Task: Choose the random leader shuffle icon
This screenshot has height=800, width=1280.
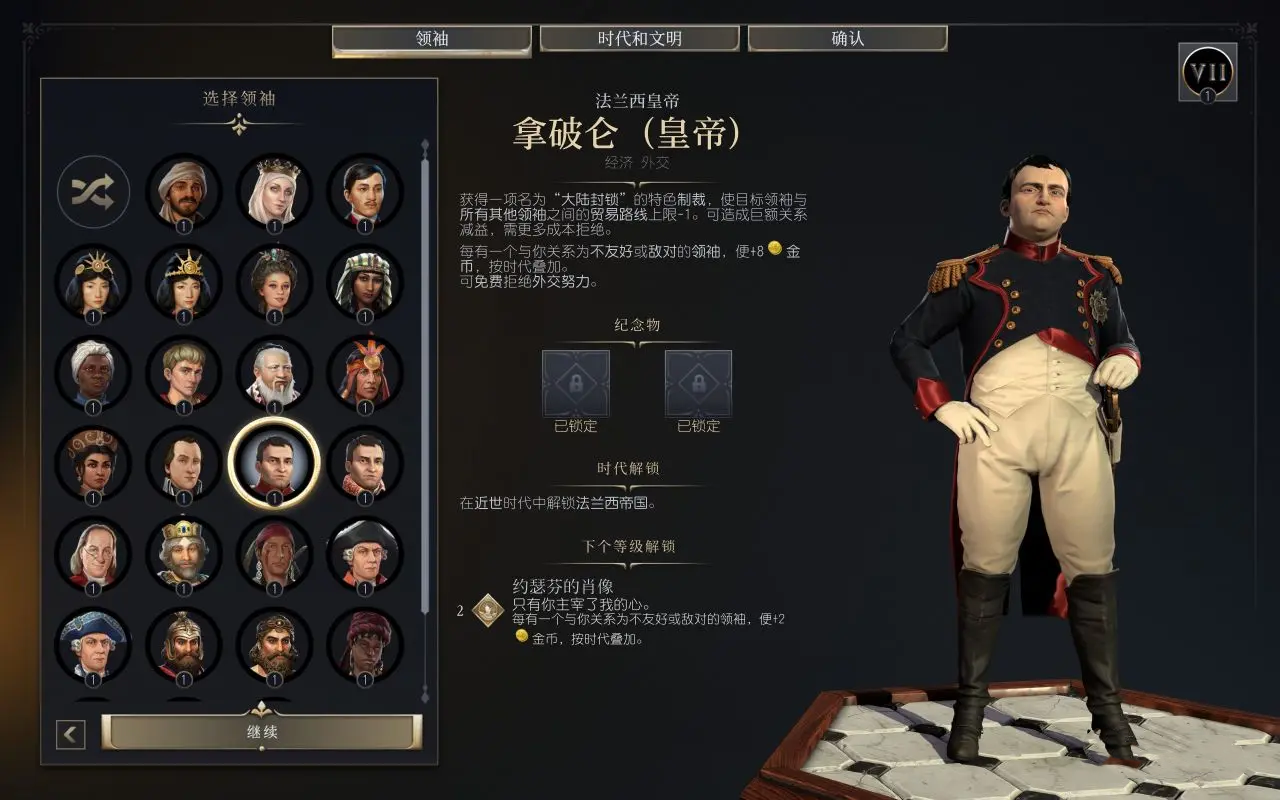Action: (x=93, y=192)
